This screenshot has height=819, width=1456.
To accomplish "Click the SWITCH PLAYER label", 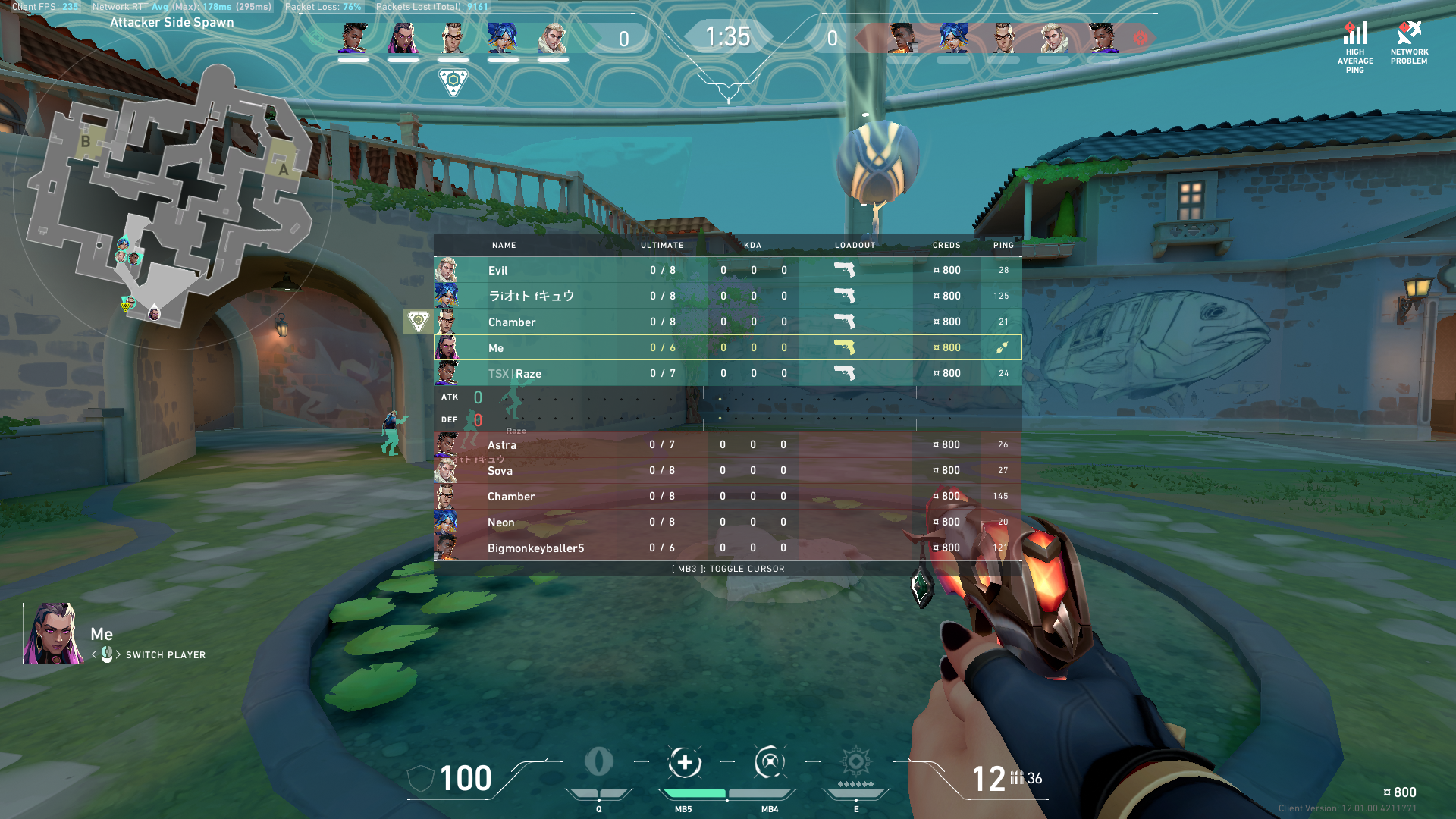I will (166, 655).
